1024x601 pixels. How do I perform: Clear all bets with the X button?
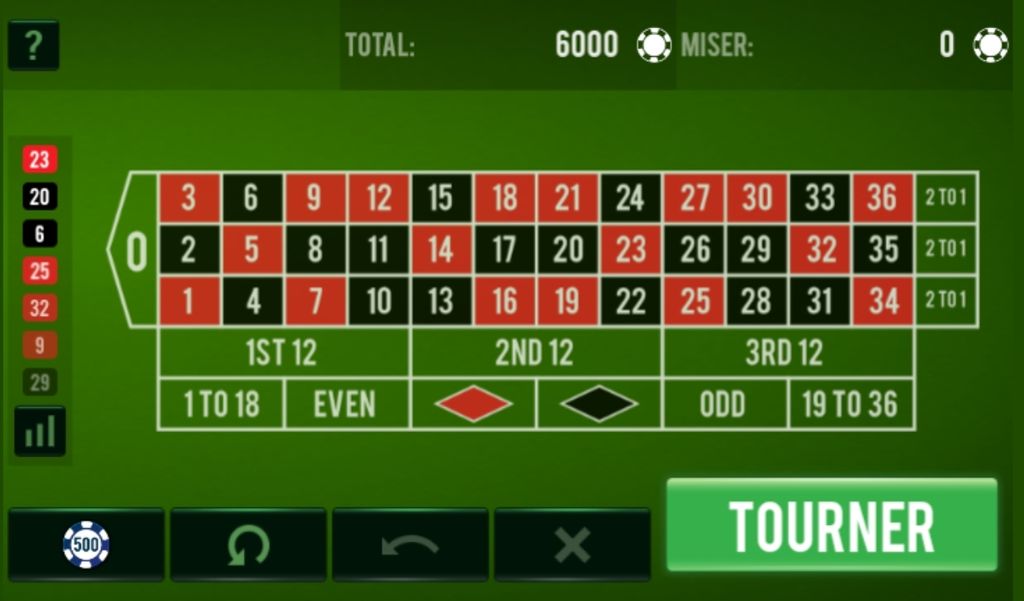pos(572,545)
